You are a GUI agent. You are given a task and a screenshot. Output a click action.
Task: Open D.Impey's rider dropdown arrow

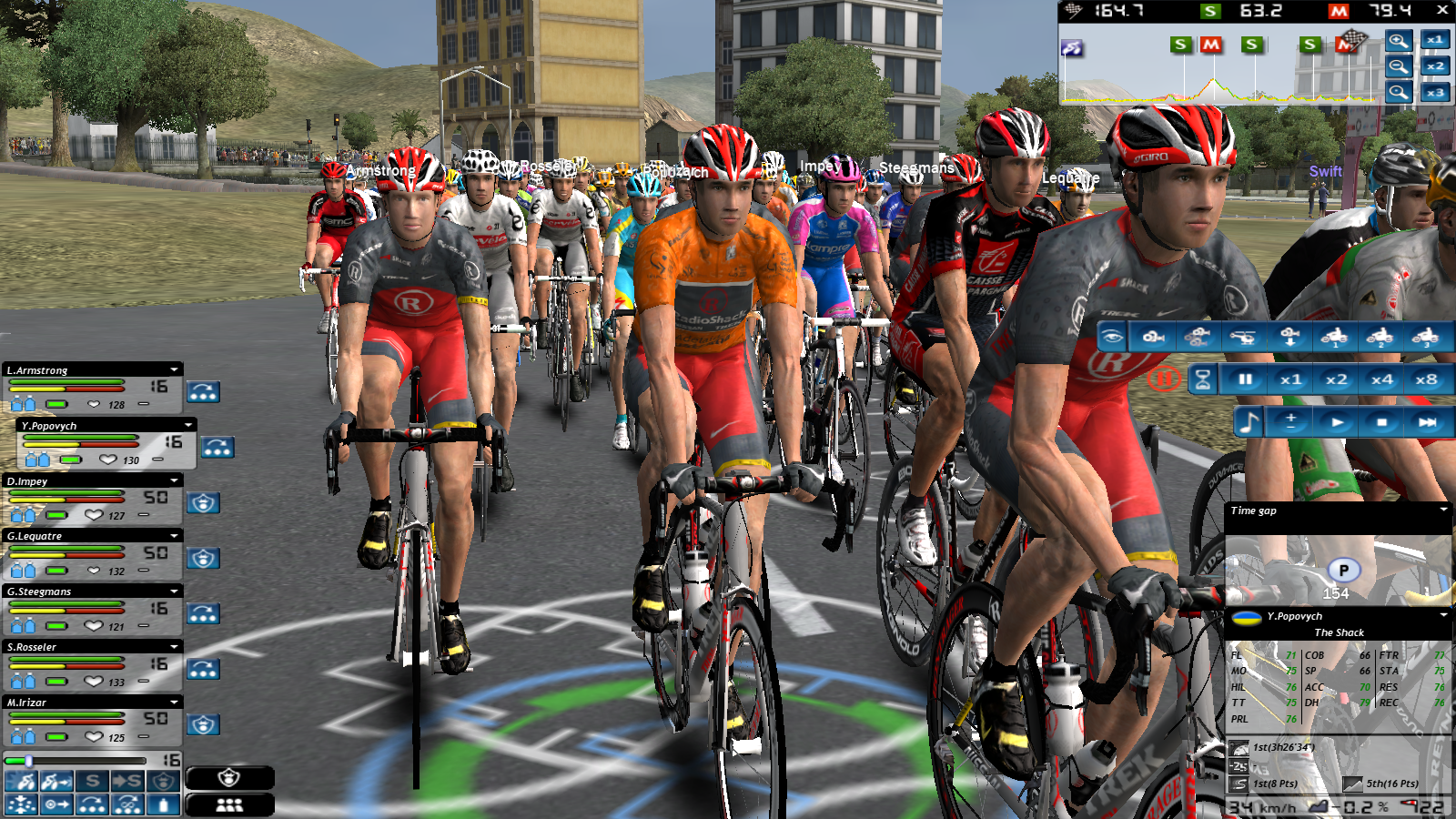pyautogui.click(x=174, y=480)
